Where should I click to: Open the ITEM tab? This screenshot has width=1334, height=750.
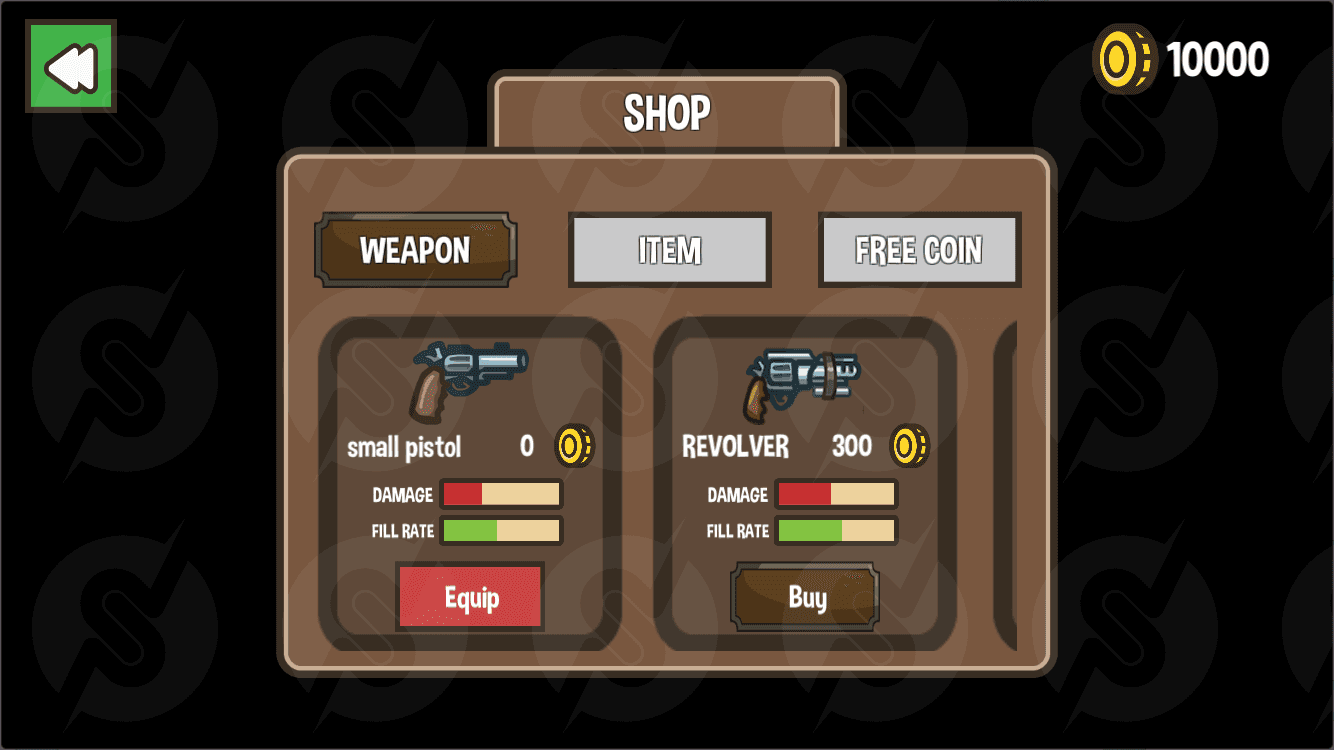(669, 250)
